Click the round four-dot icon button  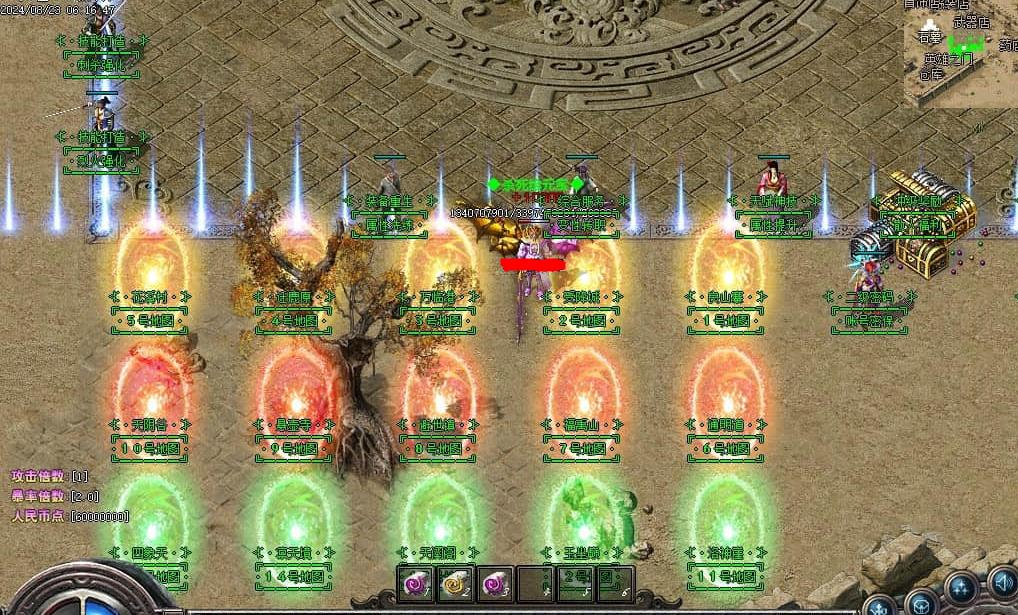(963, 587)
